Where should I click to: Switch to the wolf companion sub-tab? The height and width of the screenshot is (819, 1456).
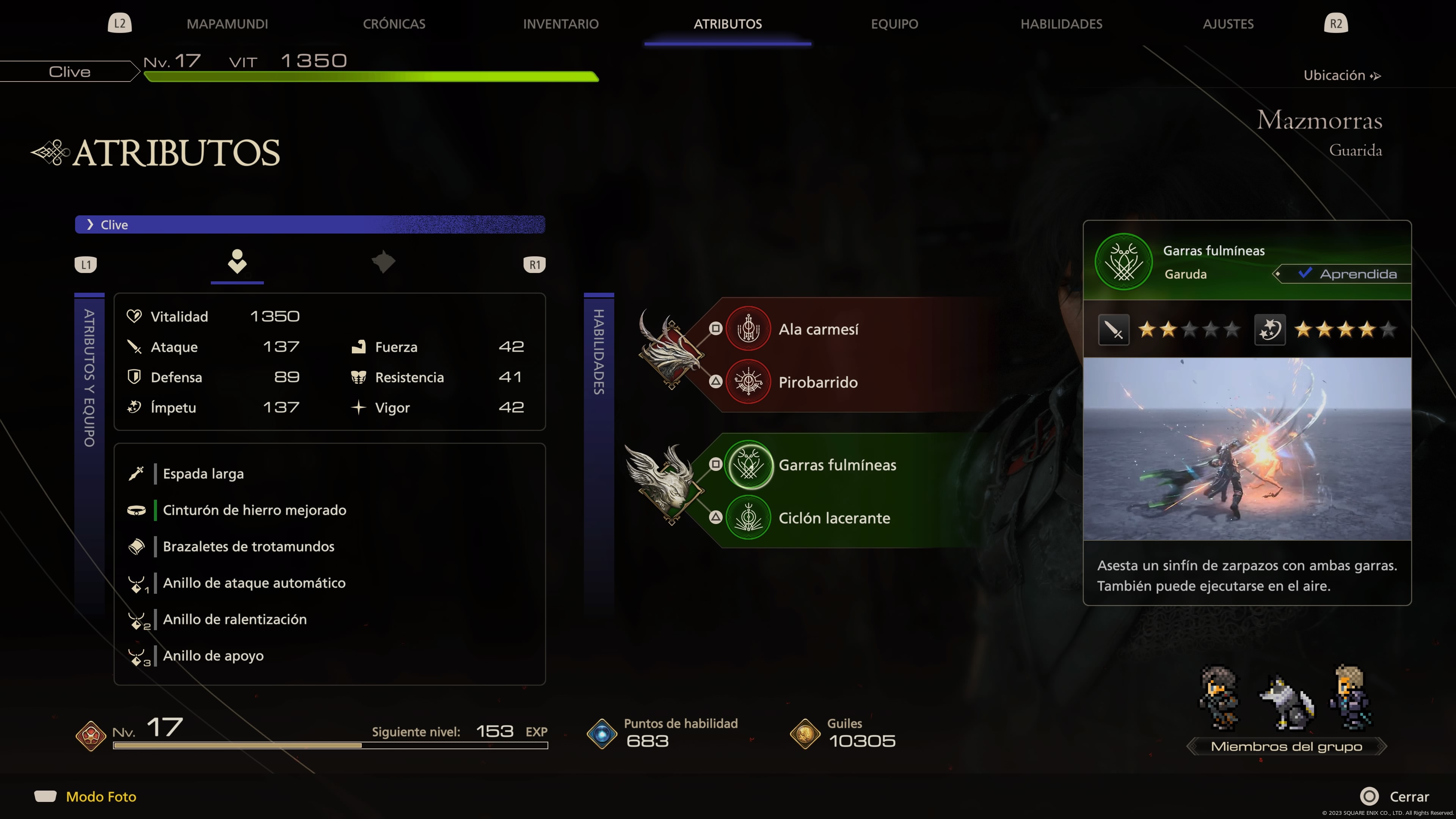(383, 262)
